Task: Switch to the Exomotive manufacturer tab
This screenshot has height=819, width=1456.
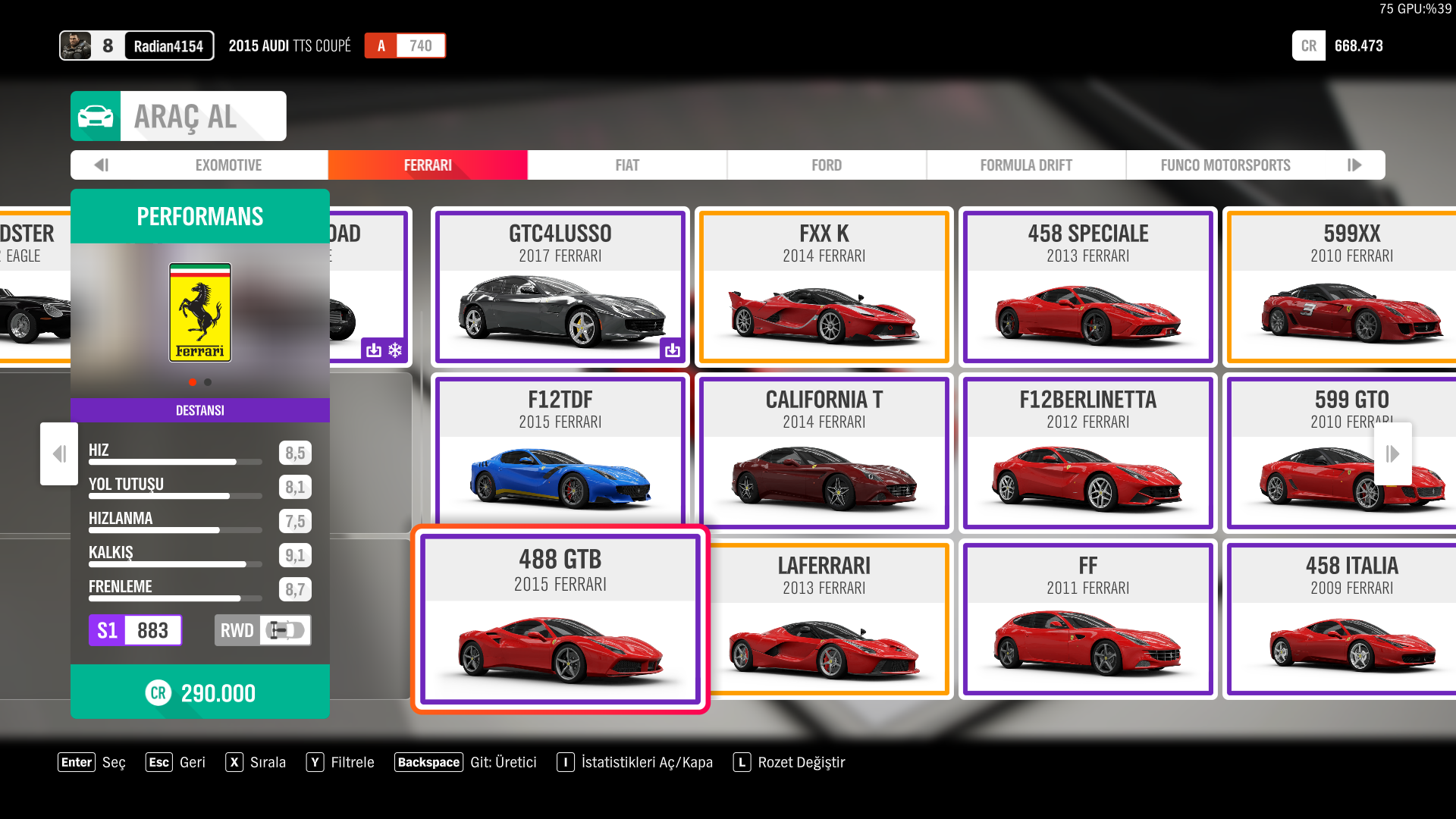Action: [x=228, y=165]
